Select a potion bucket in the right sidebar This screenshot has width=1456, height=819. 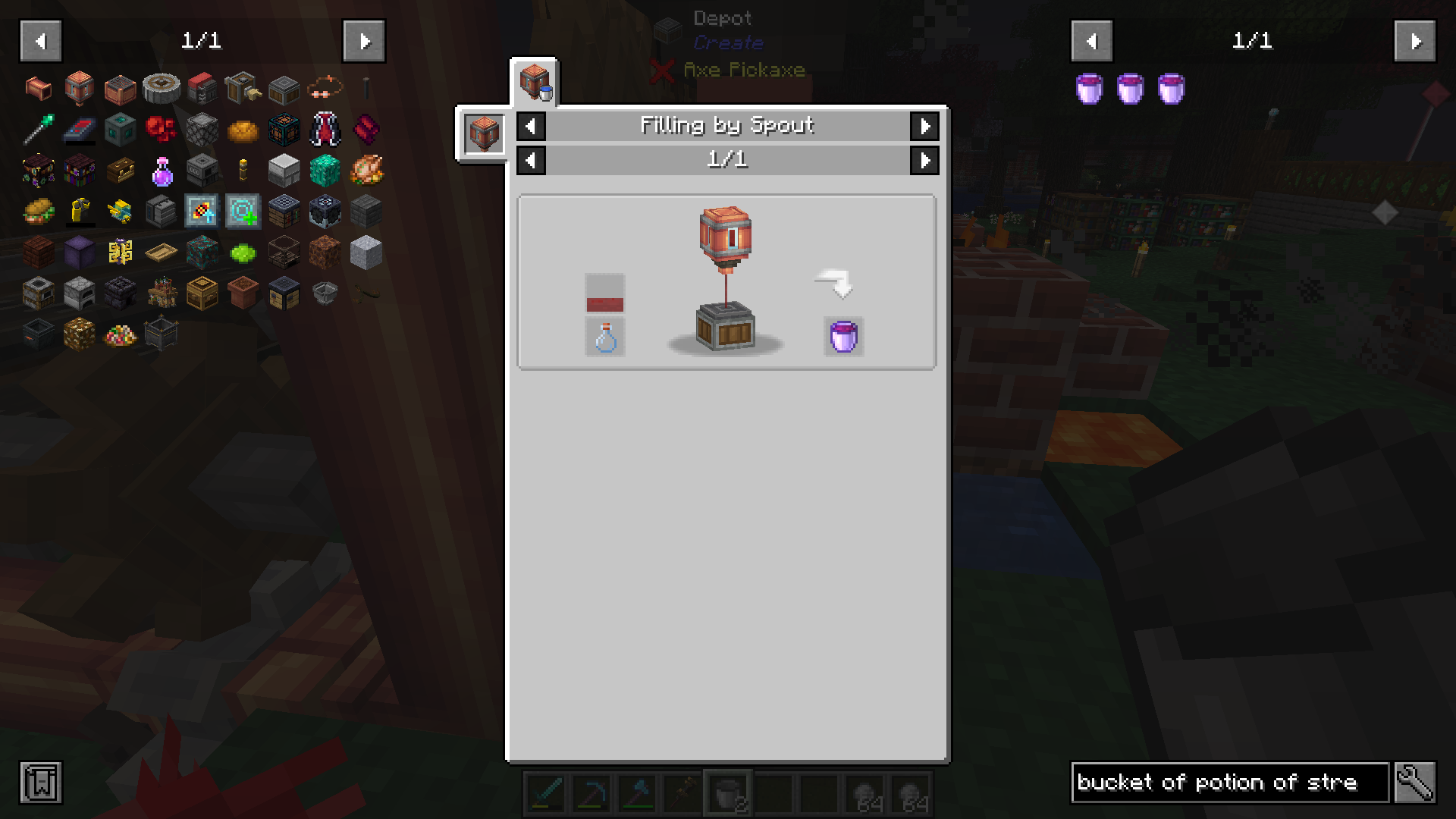(1088, 88)
